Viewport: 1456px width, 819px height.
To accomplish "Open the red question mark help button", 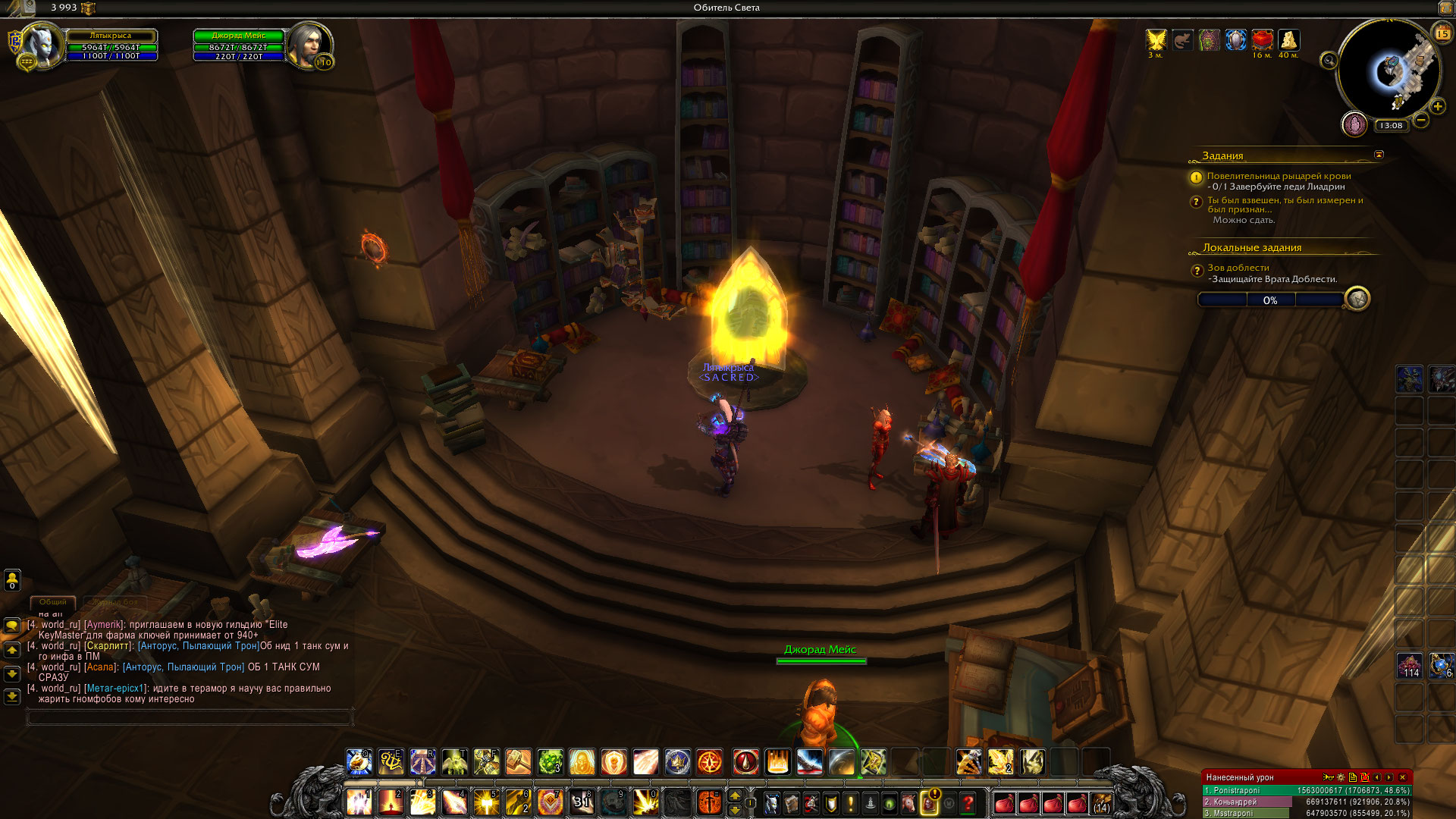I will coord(968,802).
